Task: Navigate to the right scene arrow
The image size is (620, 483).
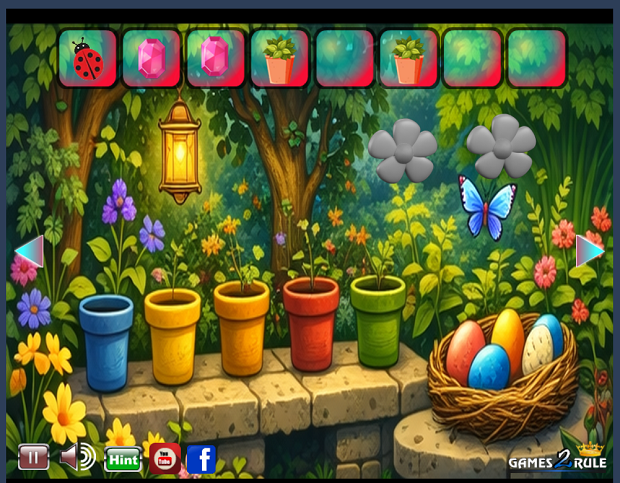Action: 590,250
